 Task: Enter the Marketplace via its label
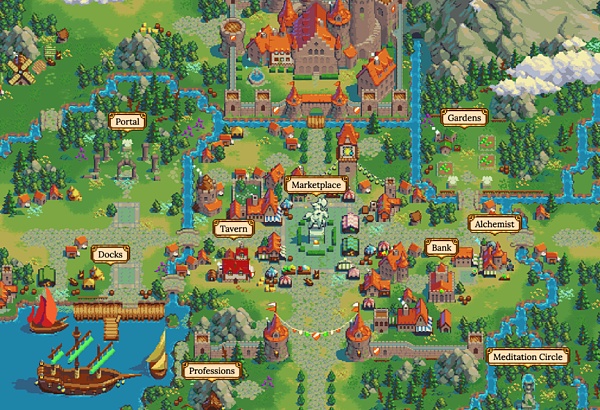[315, 185]
